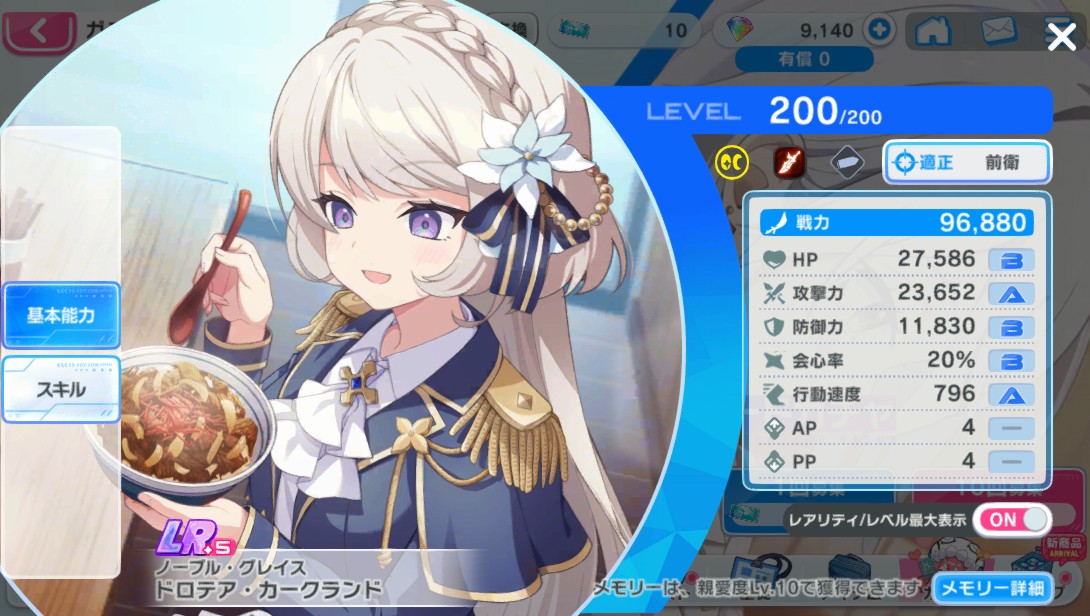The height and width of the screenshot is (616, 1090).
Task: Open the mailbox envelope icon
Action: pos(998,31)
